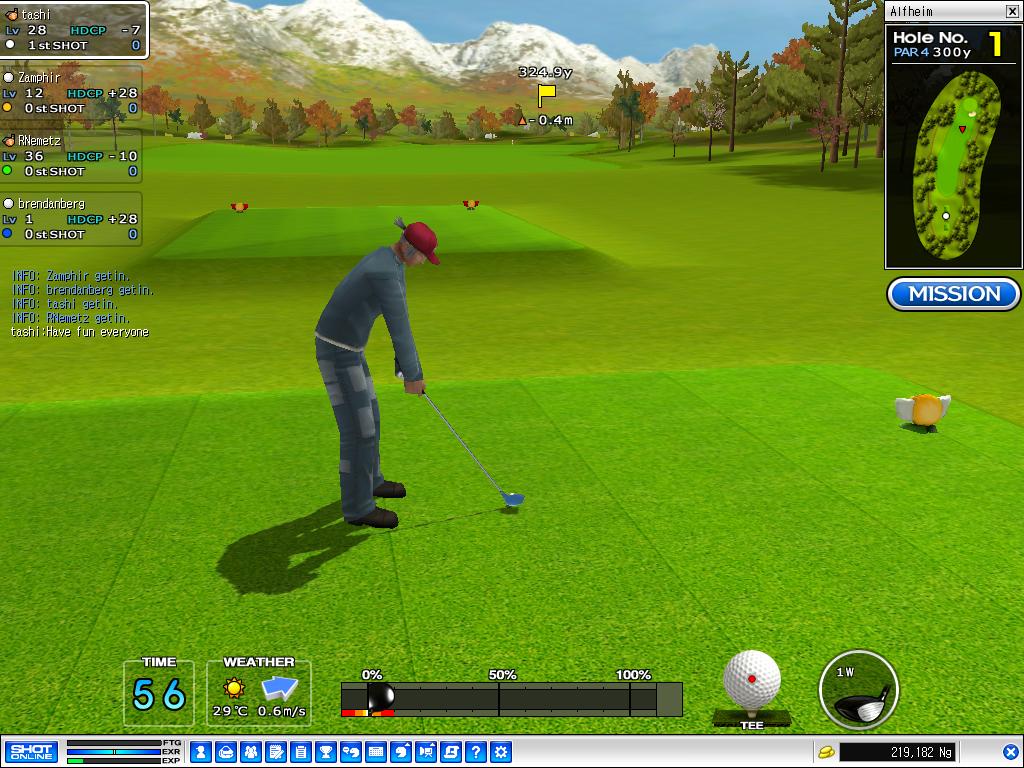Select the 1W driver club icon
1024x768 pixels.
point(858,690)
